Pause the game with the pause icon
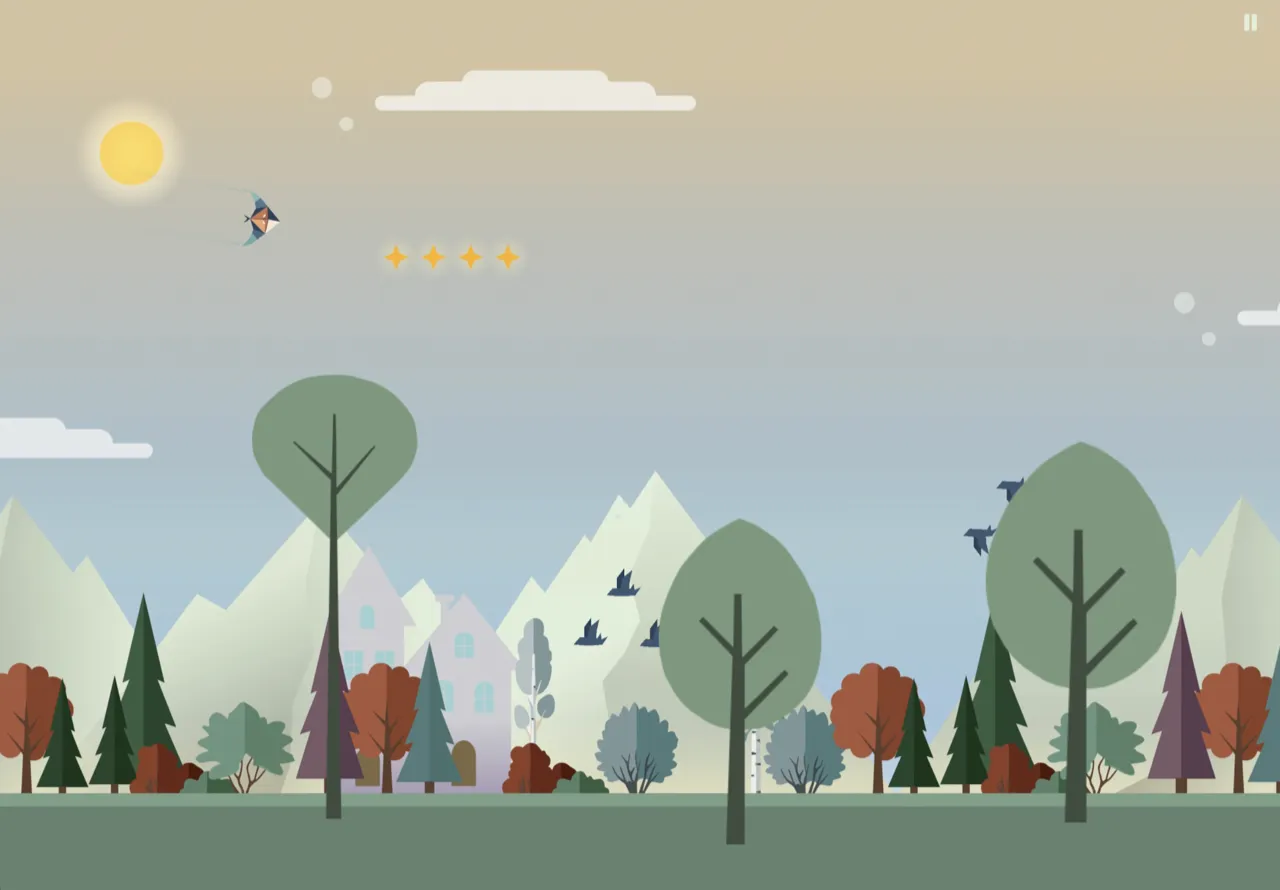1280x890 pixels. 1250,24
